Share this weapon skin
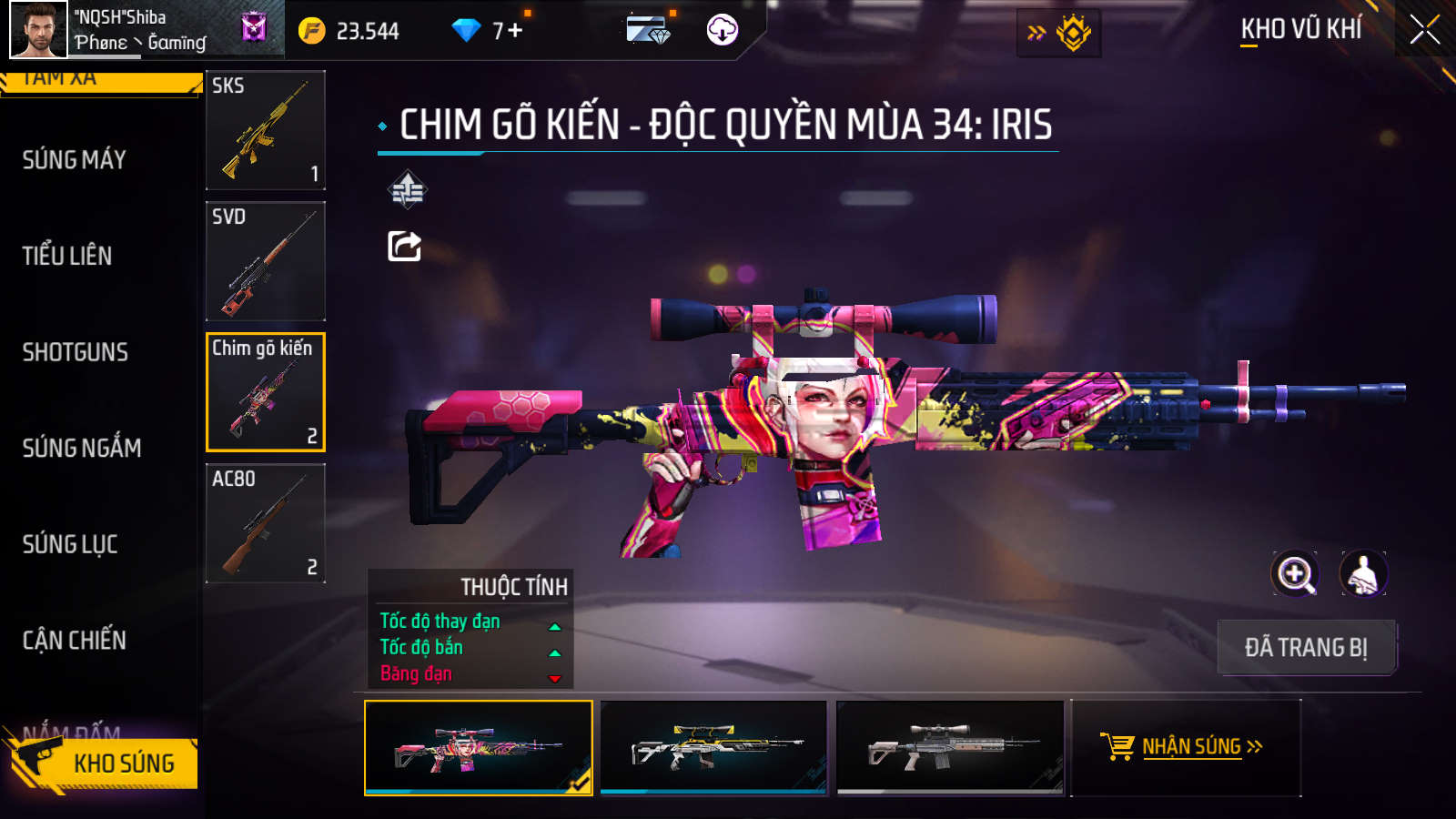This screenshot has height=819, width=1456. pyautogui.click(x=405, y=247)
